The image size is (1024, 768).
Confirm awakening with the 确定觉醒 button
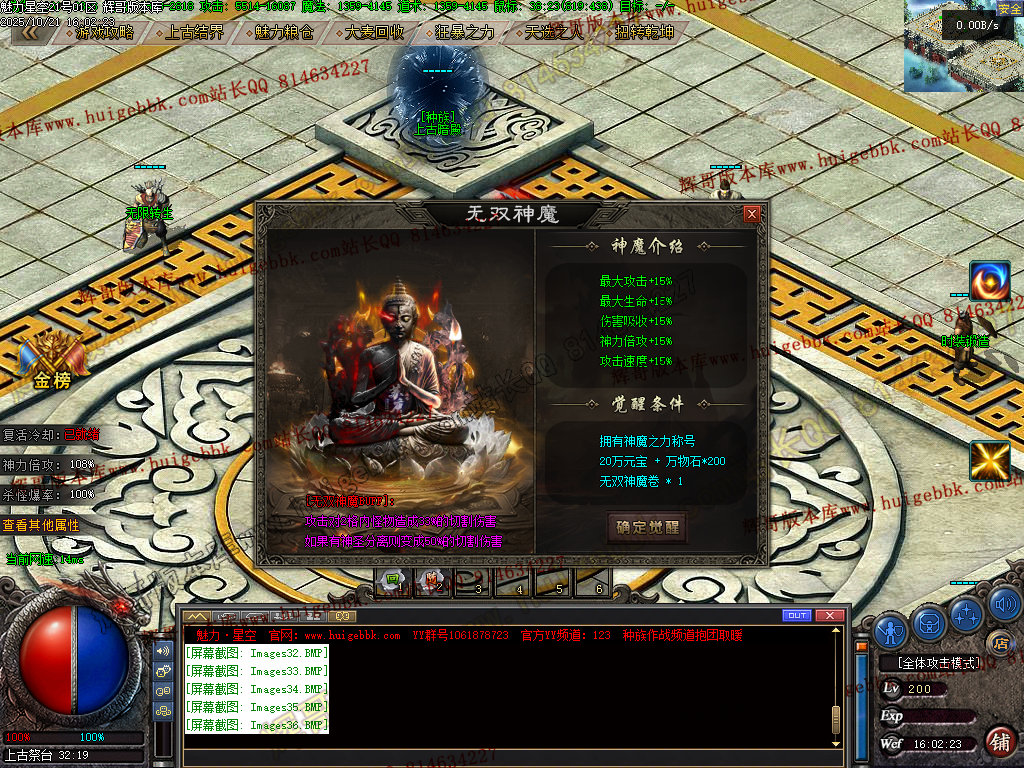tap(647, 527)
